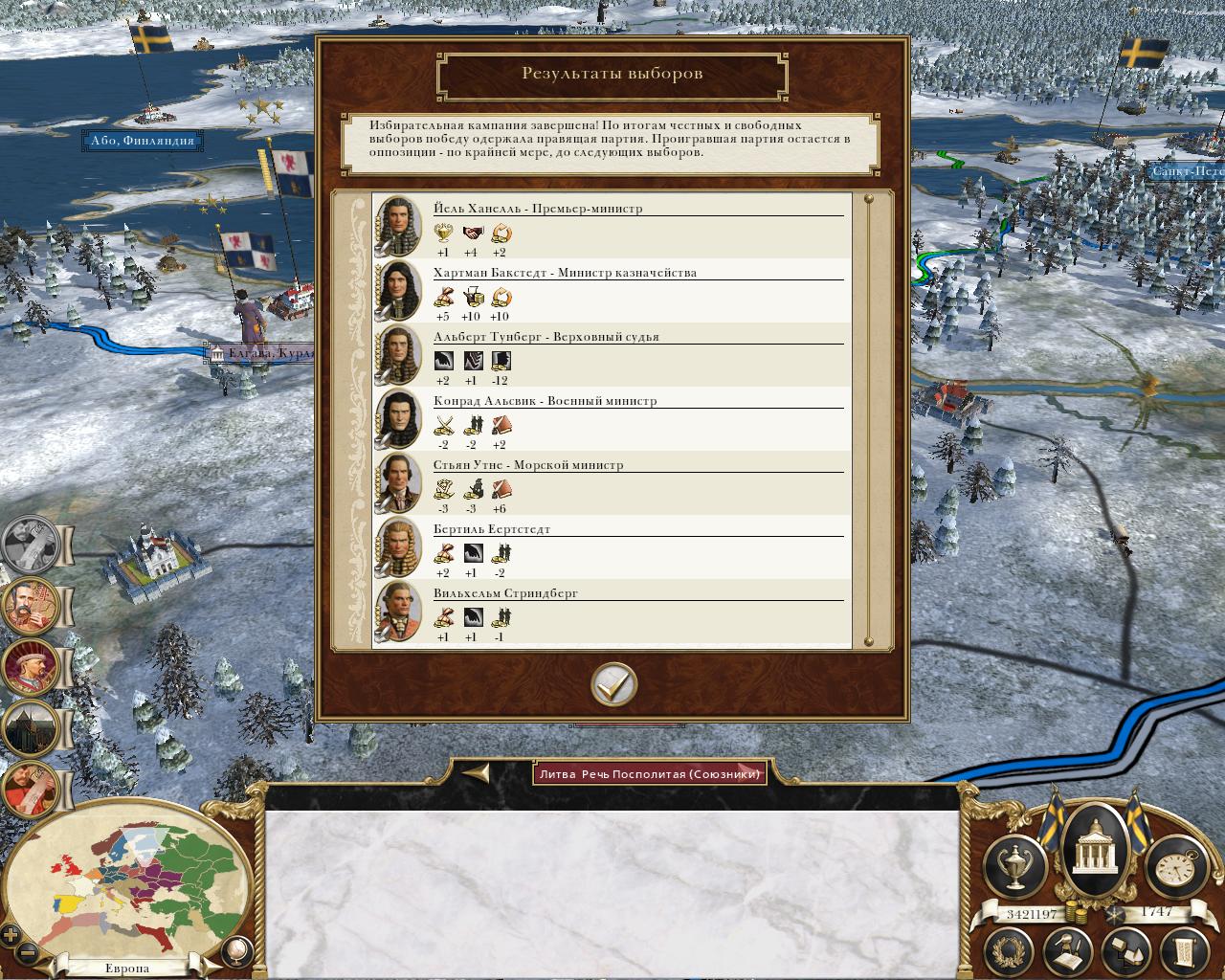Zoom out the minimap with minus button
Image resolution: width=1225 pixels, height=980 pixels.
point(27,953)
